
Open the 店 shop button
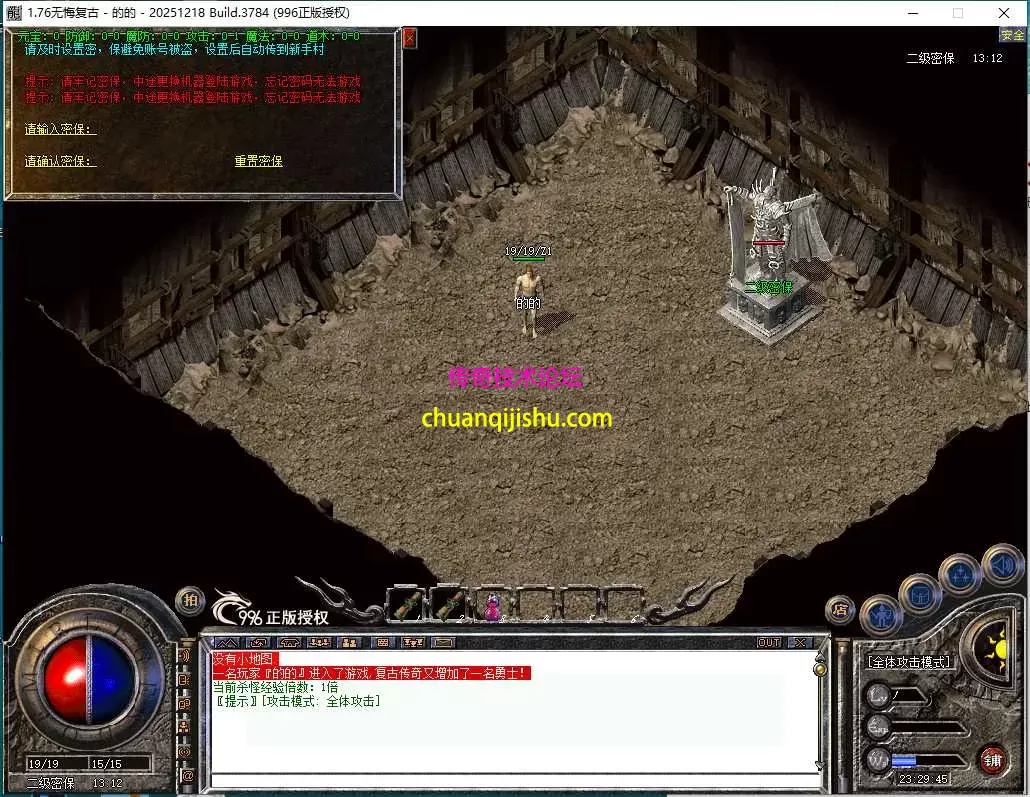coord(840,609)
